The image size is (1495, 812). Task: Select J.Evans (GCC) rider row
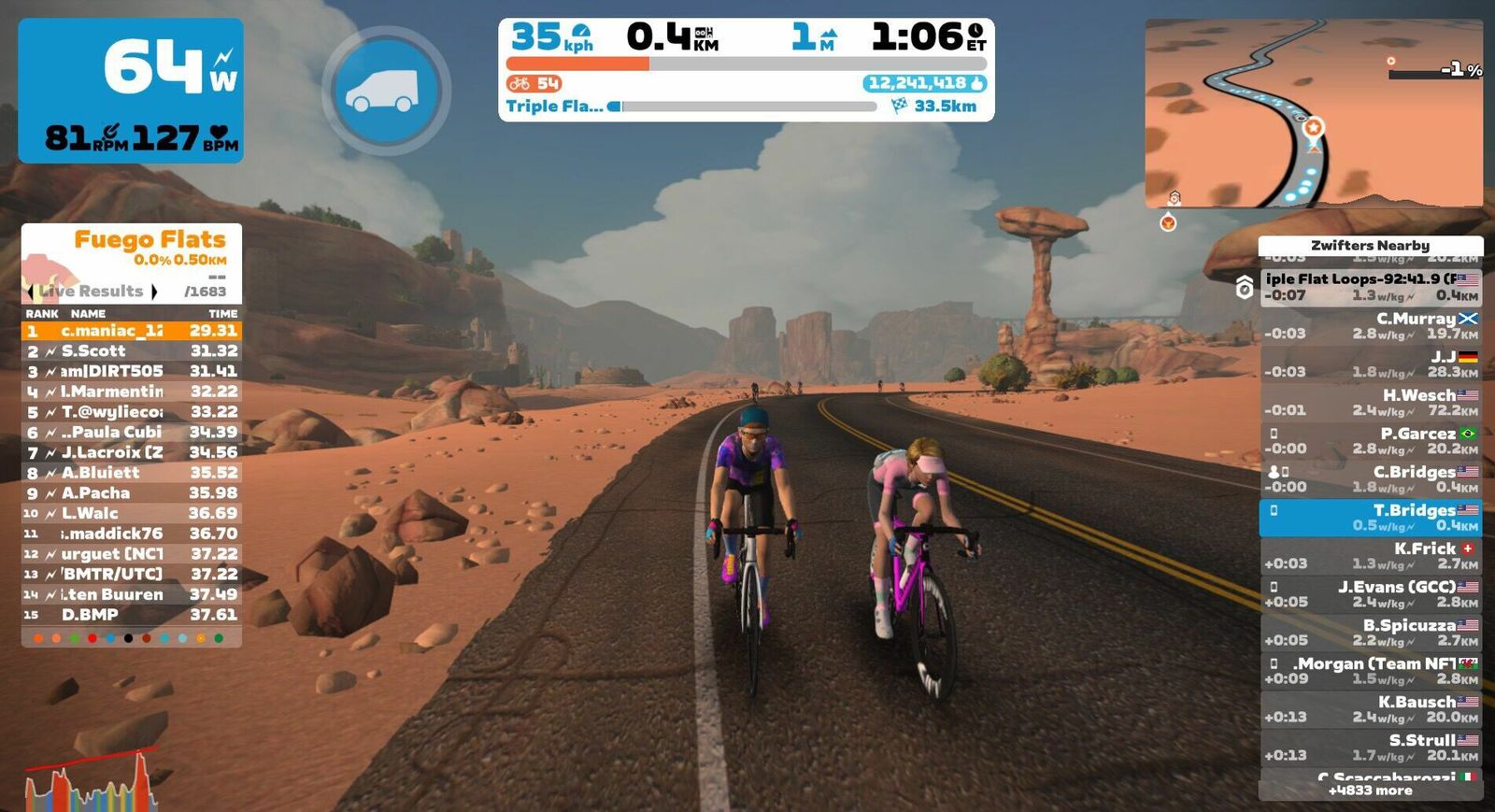1370,594
